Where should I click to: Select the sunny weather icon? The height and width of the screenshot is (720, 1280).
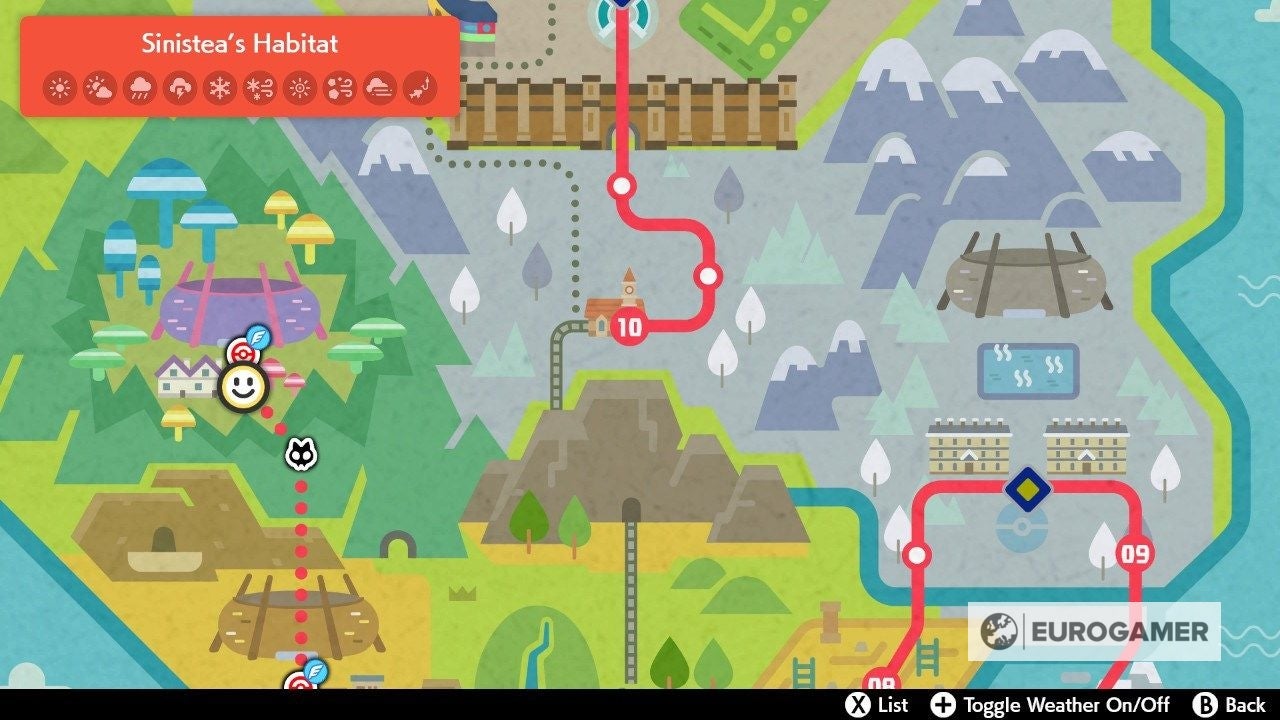(60, 87)
